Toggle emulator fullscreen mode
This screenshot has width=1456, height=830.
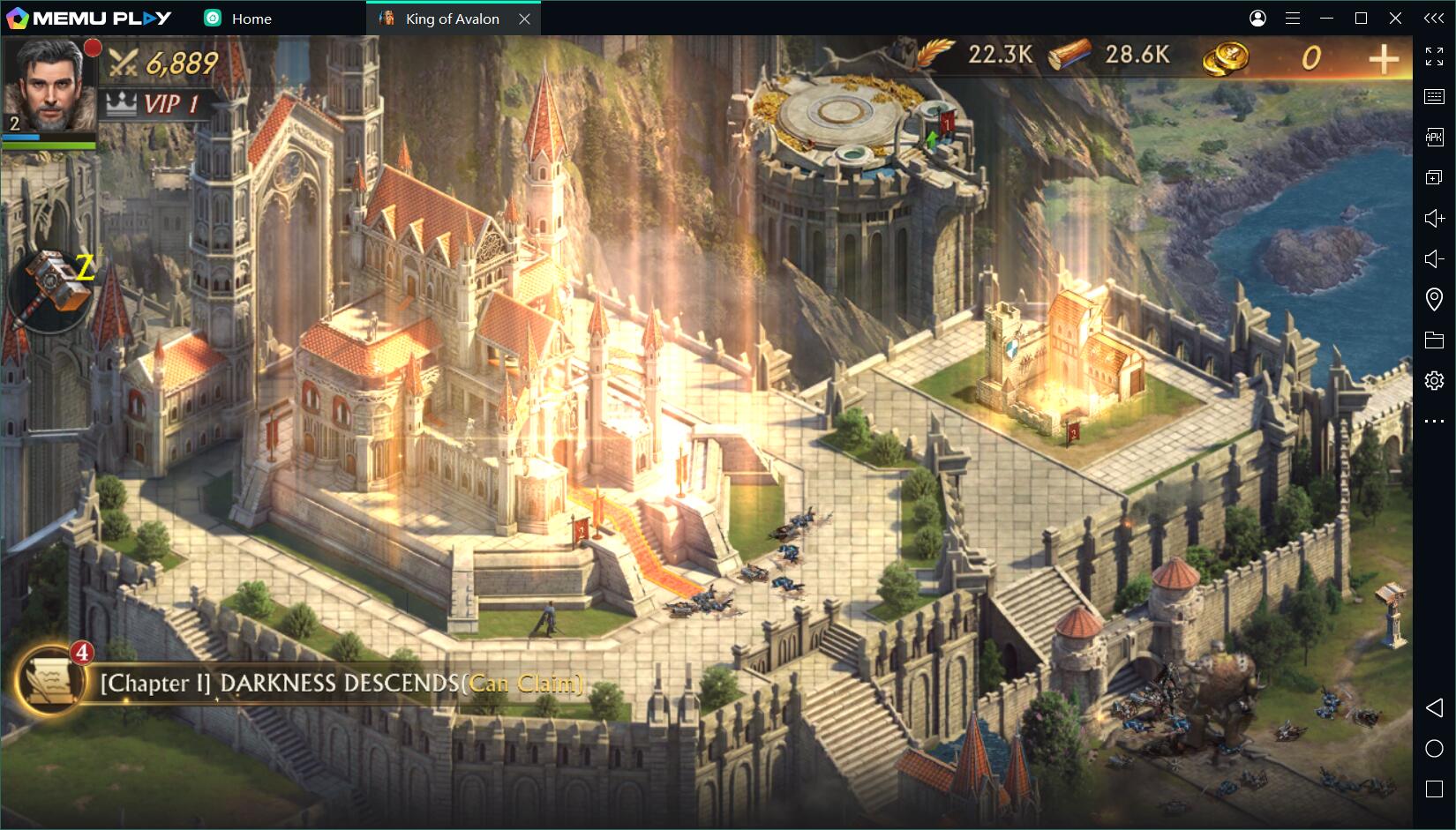point(1434,56)
